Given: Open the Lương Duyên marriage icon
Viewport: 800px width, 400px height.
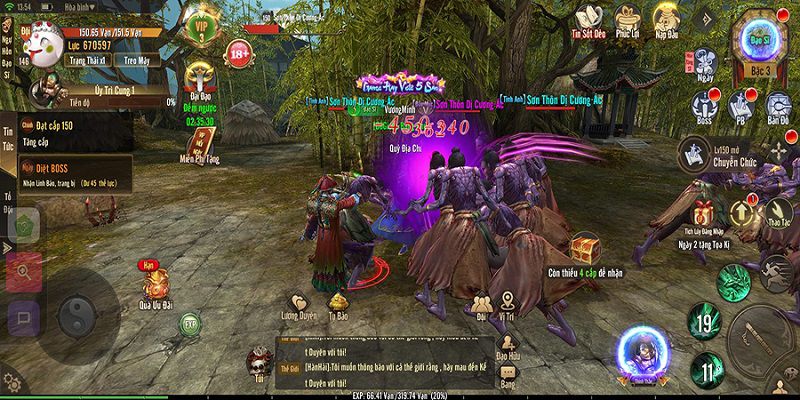Looking at the screenshot, I should [x=298, y=303].
